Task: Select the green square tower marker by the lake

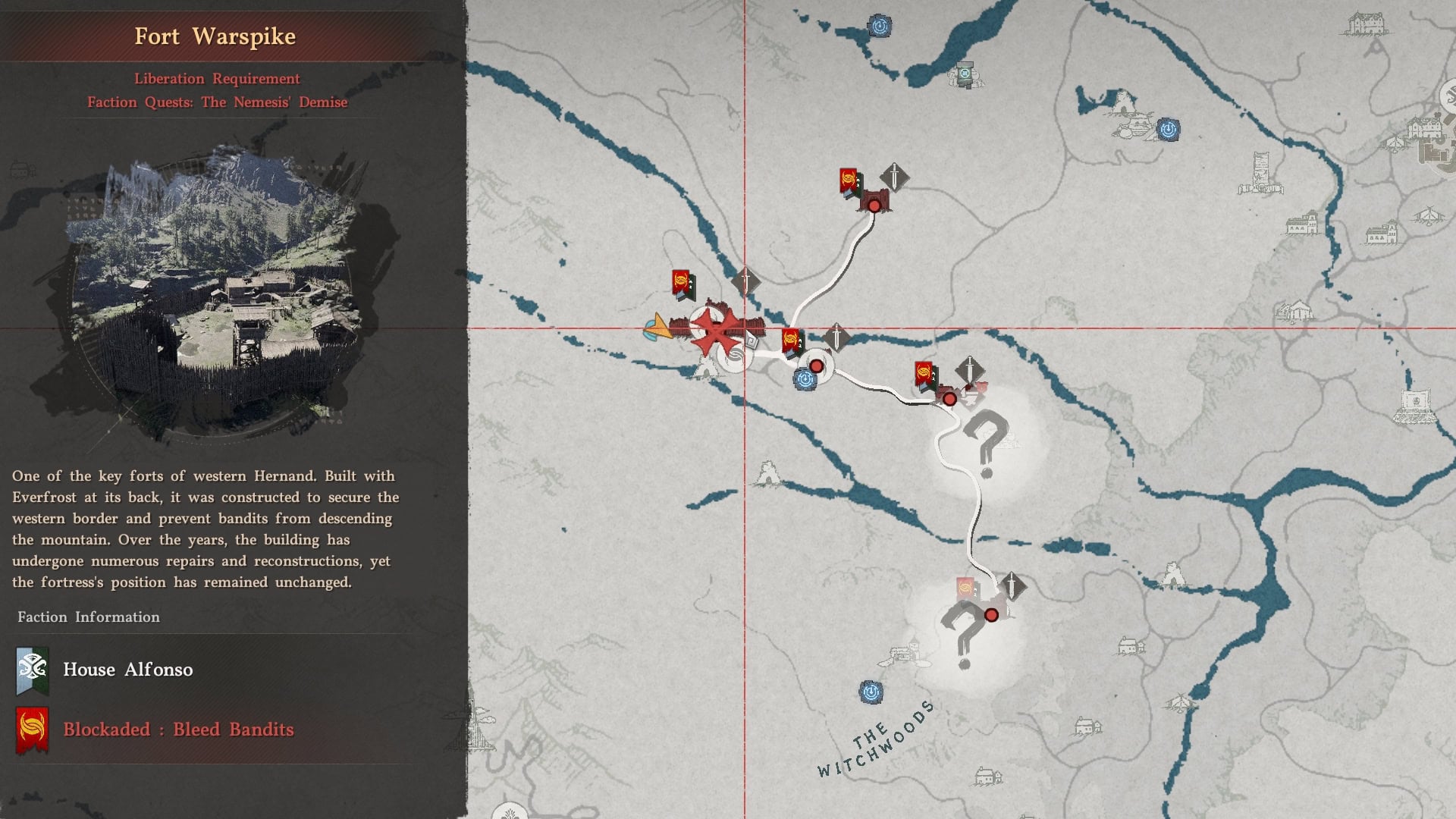Action: point(965,74)
